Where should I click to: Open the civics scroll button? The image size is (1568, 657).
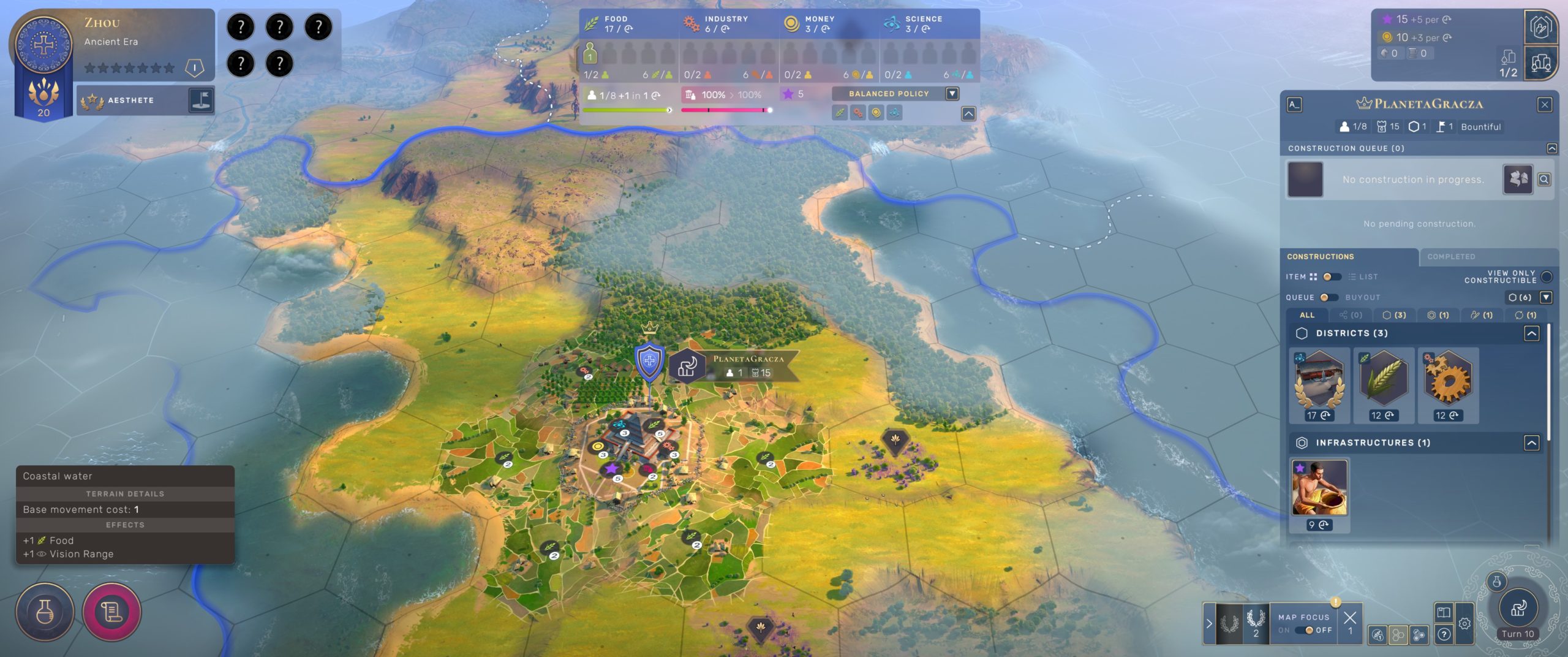click(x=111, y=612)
